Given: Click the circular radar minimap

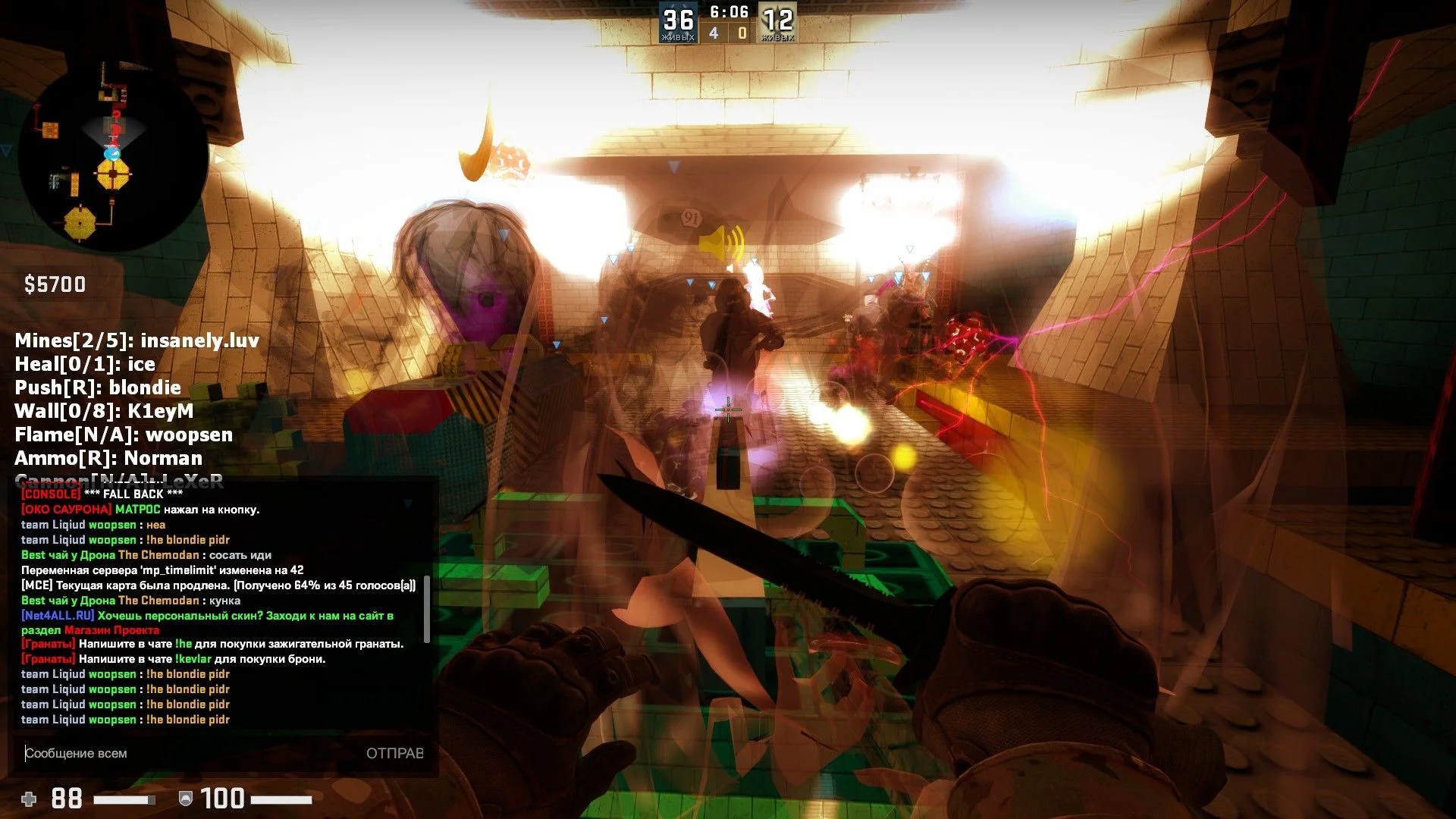Looking at the screenshot, I should click(114, 158).
